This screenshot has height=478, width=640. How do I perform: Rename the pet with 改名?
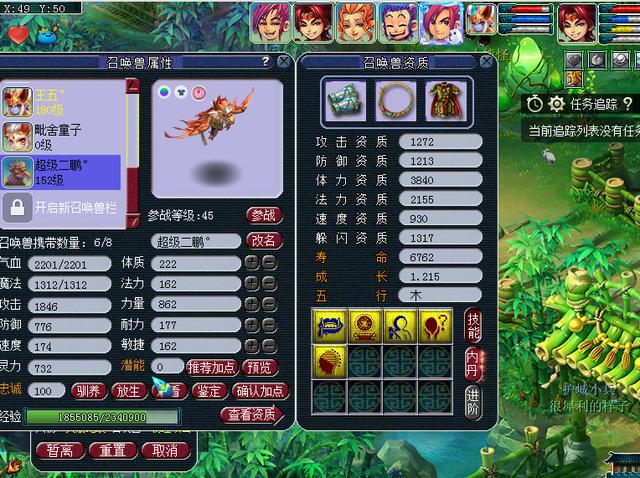[x=264, y=240]
